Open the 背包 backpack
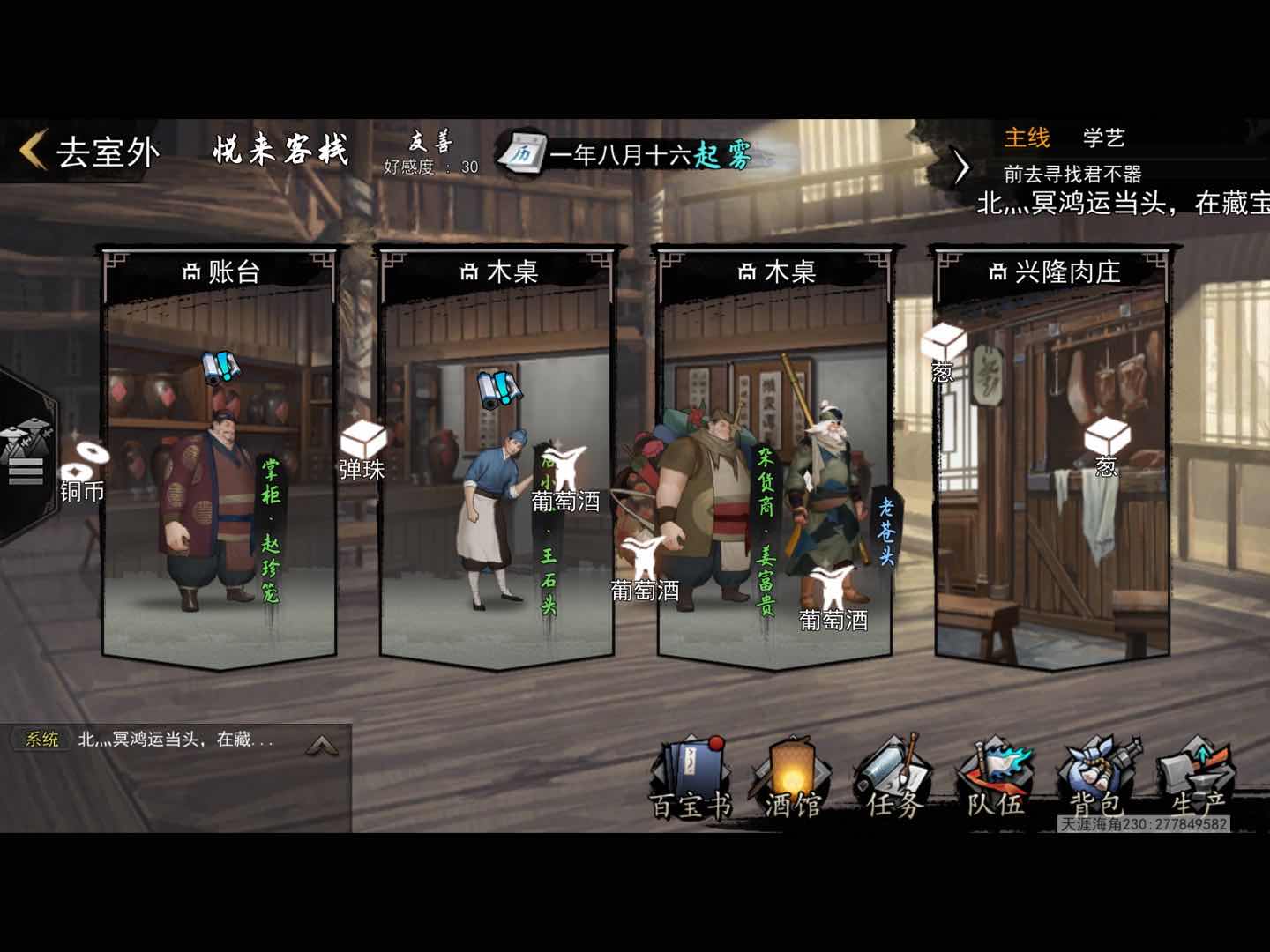1270x952 pixels. coord(1096,780)
